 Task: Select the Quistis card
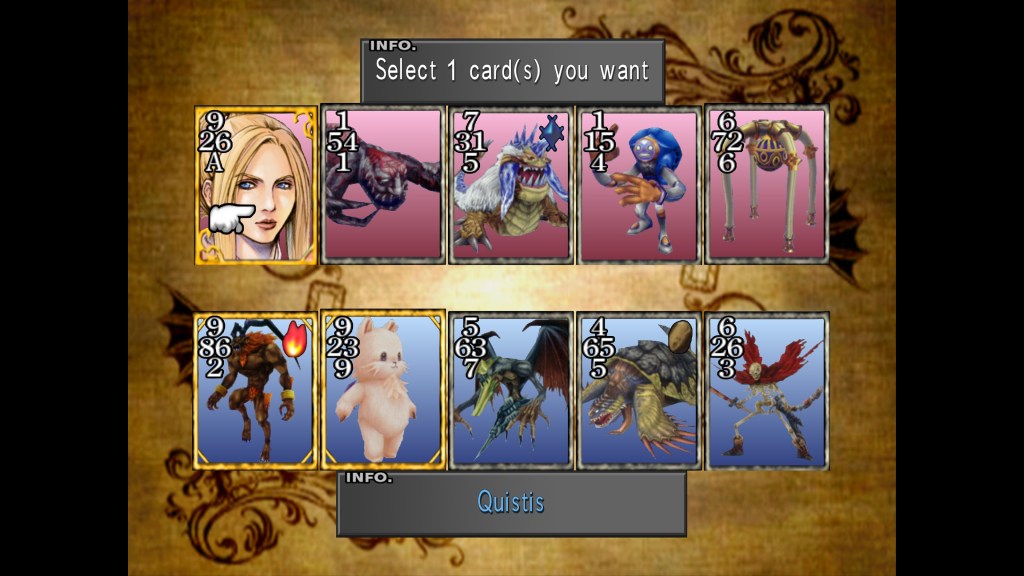tap(256, 186)
